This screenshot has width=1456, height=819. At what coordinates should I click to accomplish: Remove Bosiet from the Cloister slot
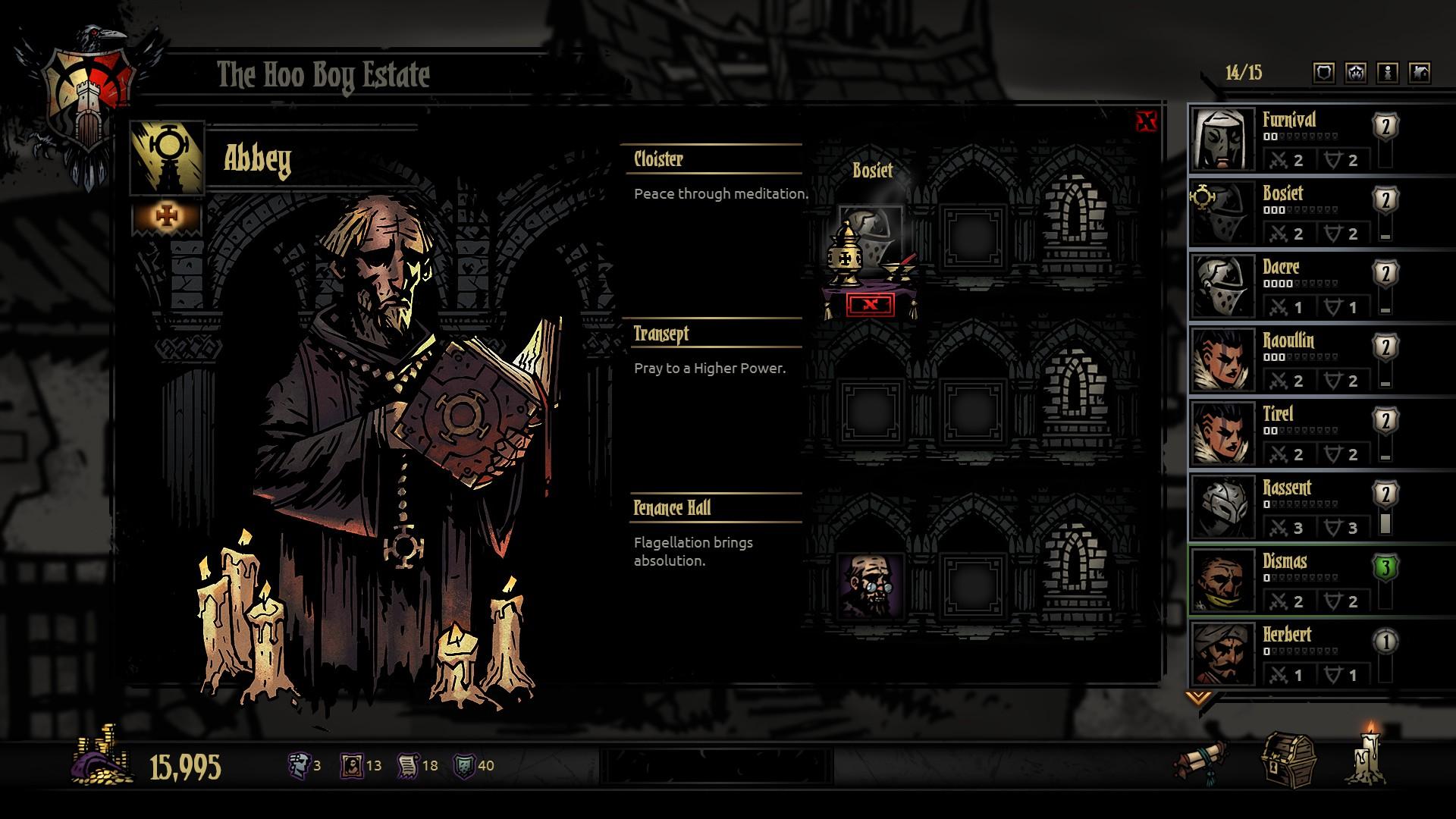pyautogui.click(x=870, y=305)
